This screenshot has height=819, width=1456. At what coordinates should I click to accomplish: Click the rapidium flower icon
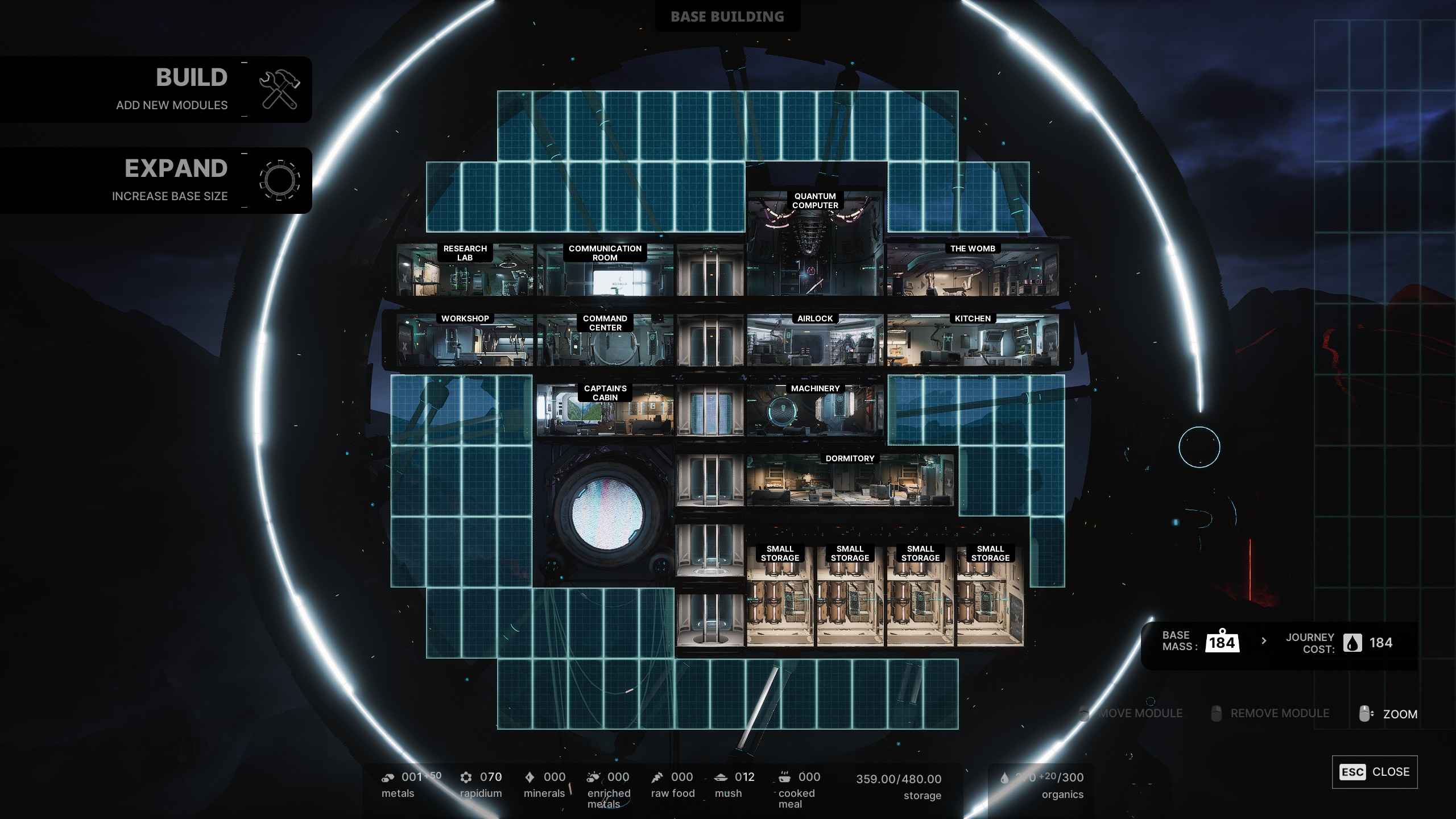[468, 776]
